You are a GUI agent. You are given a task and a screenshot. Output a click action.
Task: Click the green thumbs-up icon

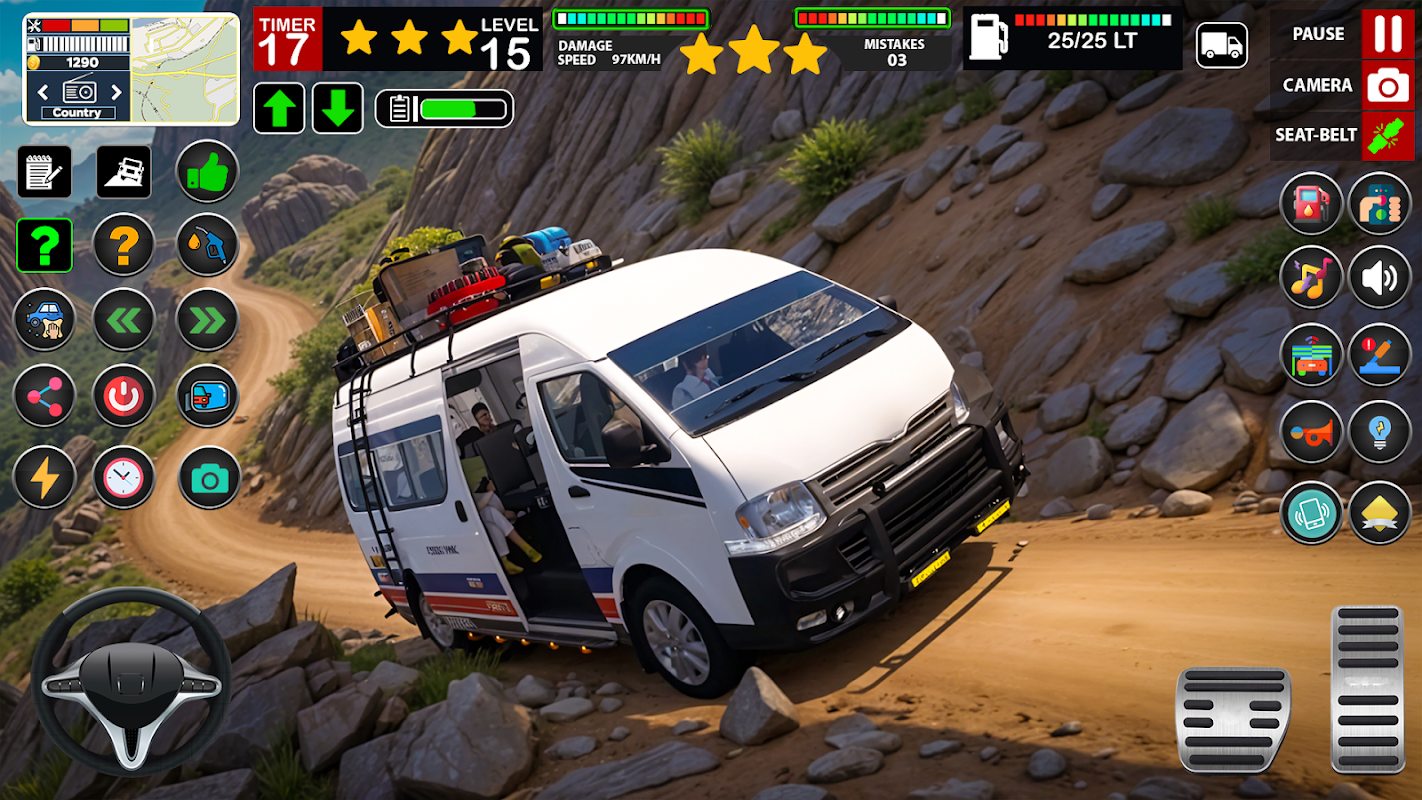[x=207, y=172]
